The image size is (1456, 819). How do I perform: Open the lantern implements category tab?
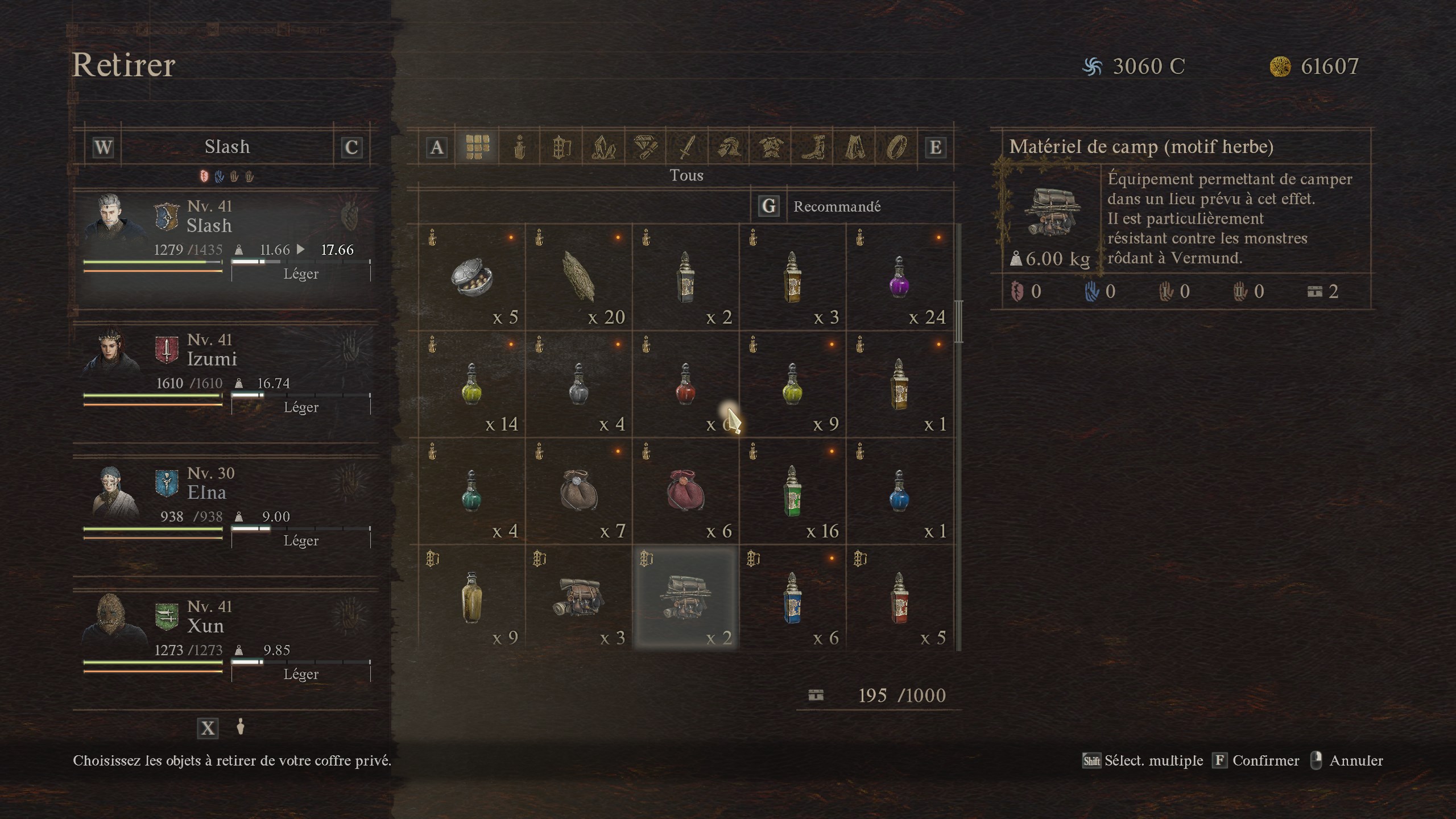point(561,148)
